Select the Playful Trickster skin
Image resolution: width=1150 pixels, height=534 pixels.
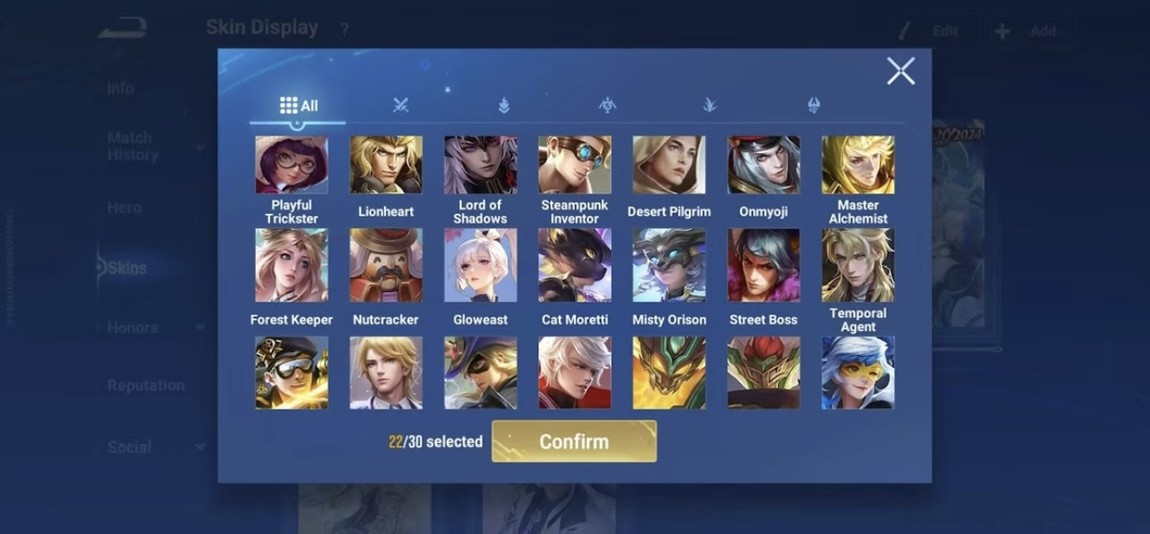pyautogui.click(x=291, y=165)
